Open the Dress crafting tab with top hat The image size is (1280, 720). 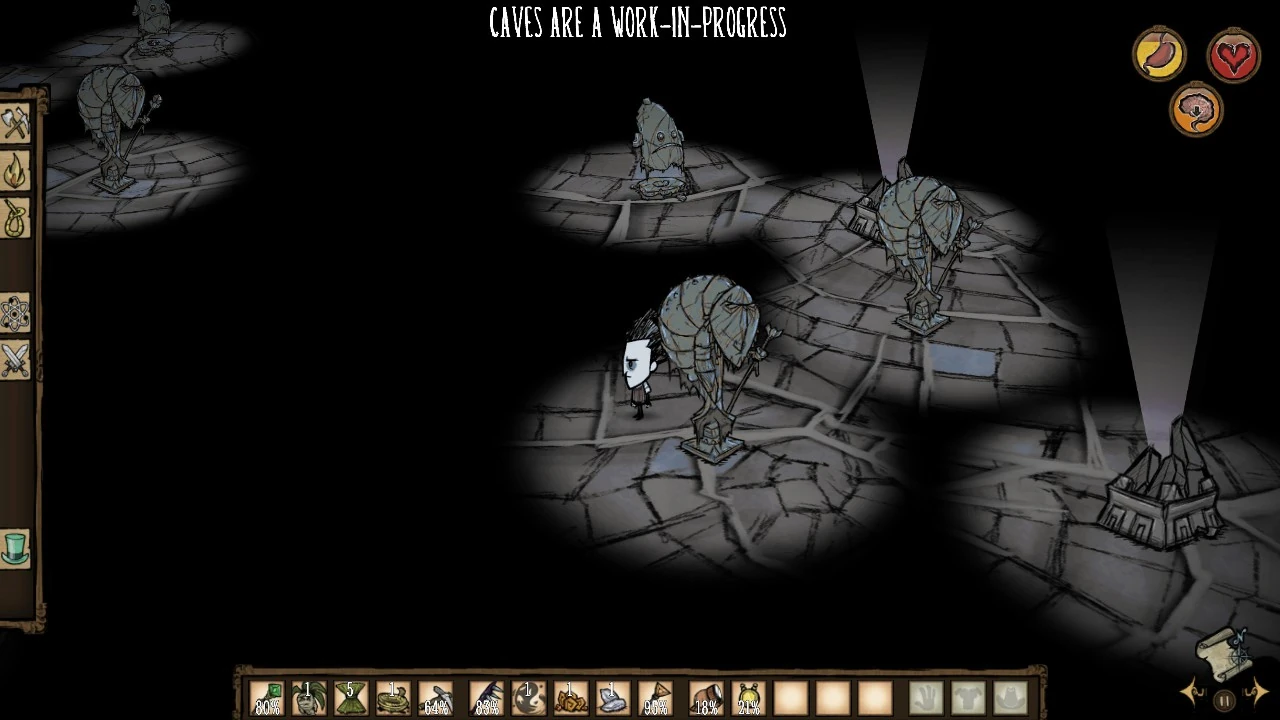click(16, 549)
